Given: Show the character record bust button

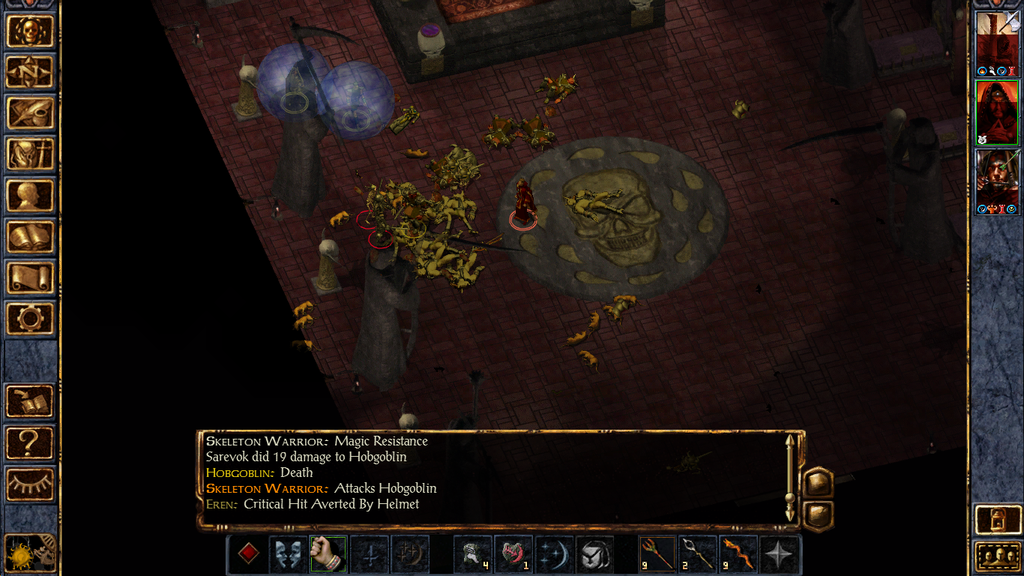Looking at the screenshot, I should pos(30,195).
